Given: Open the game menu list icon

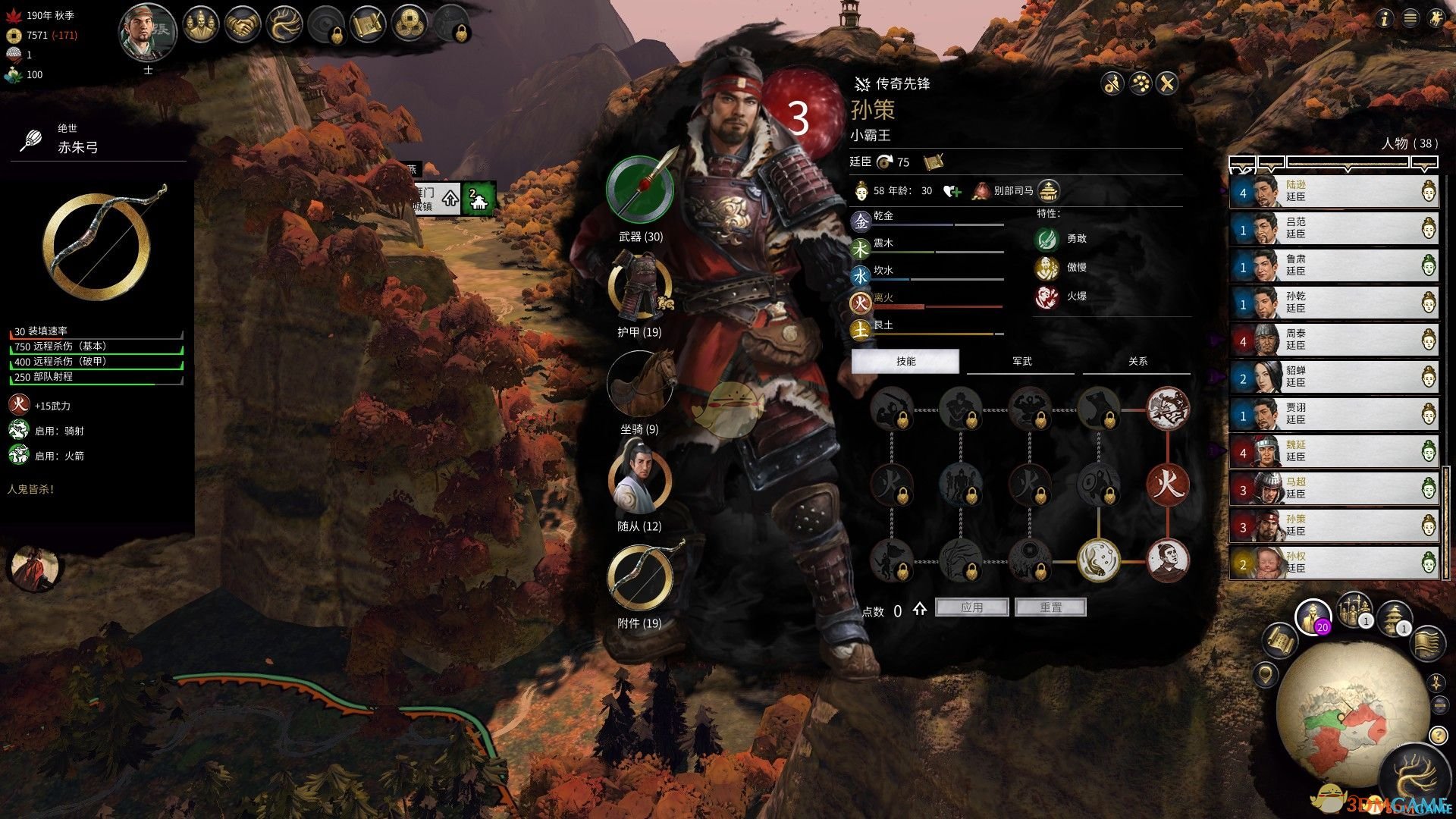Looking at the screenshot, I should (x=1410, y=18).
